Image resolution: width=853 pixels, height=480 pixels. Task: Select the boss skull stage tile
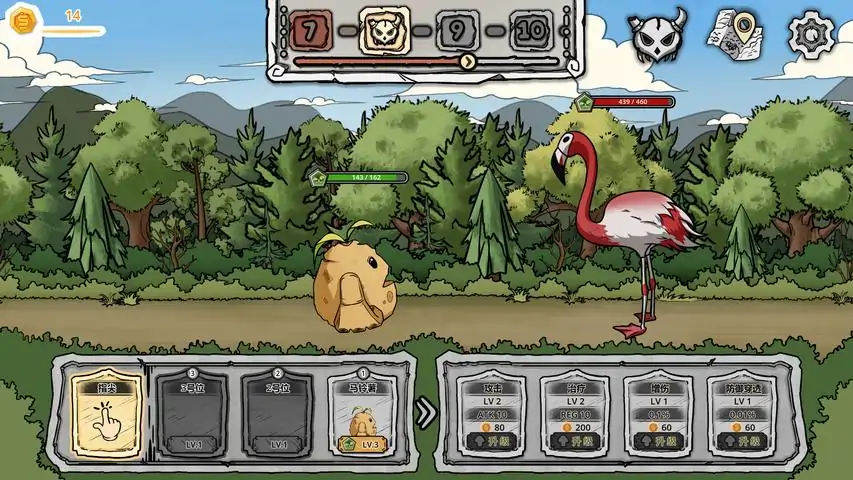(x=384, y=31)
